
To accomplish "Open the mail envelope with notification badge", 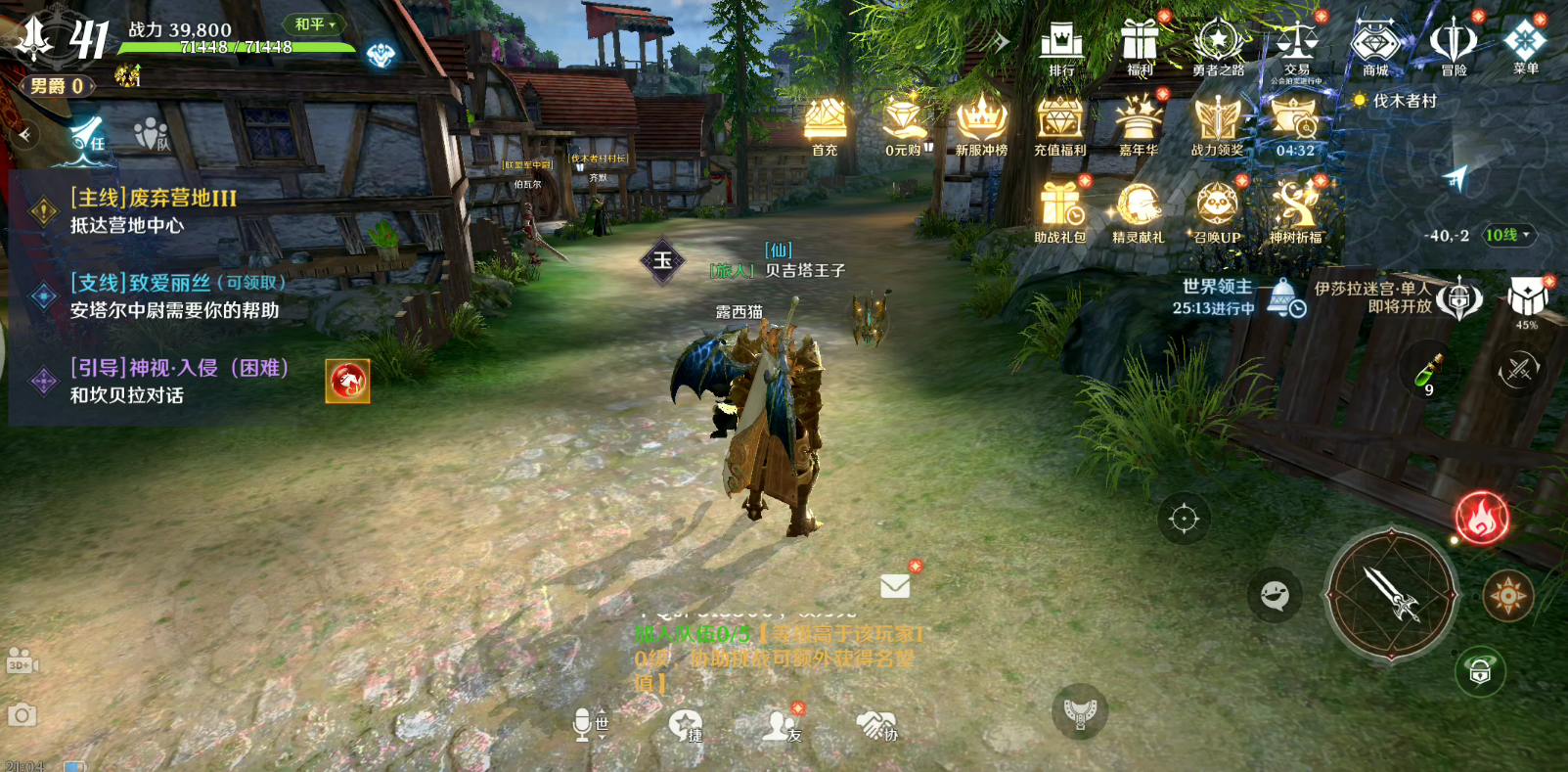I will [894, 586].
